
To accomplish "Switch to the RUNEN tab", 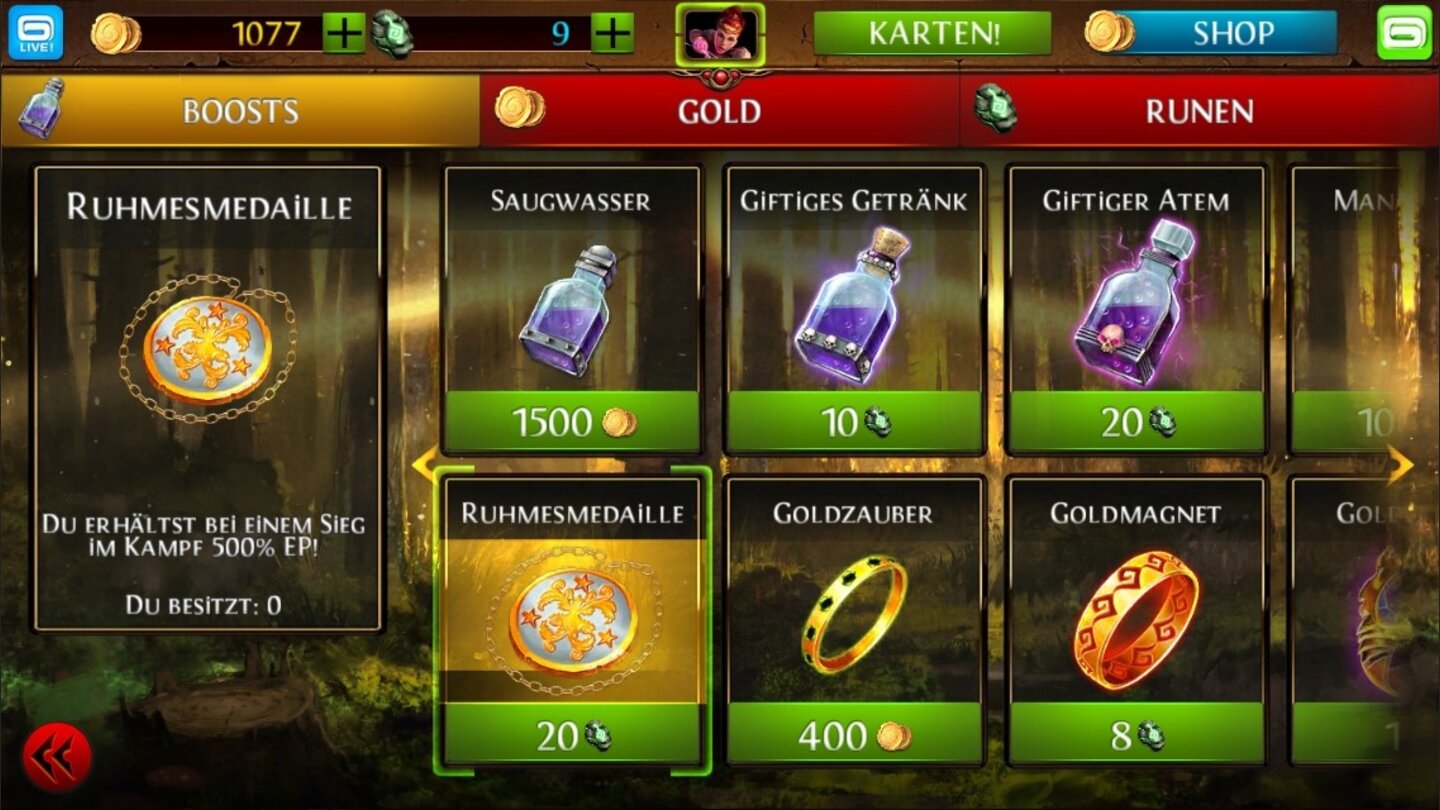I will point(1200,112).
